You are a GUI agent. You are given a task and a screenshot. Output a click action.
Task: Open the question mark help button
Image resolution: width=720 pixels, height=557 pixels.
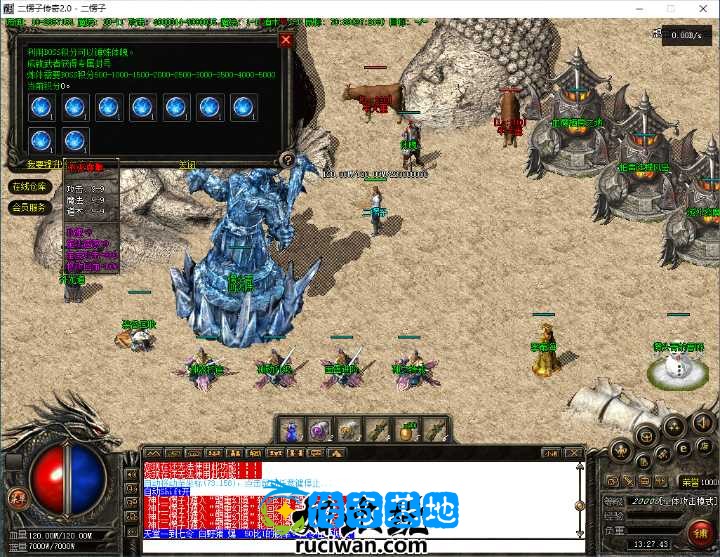[x=287, y=159]
